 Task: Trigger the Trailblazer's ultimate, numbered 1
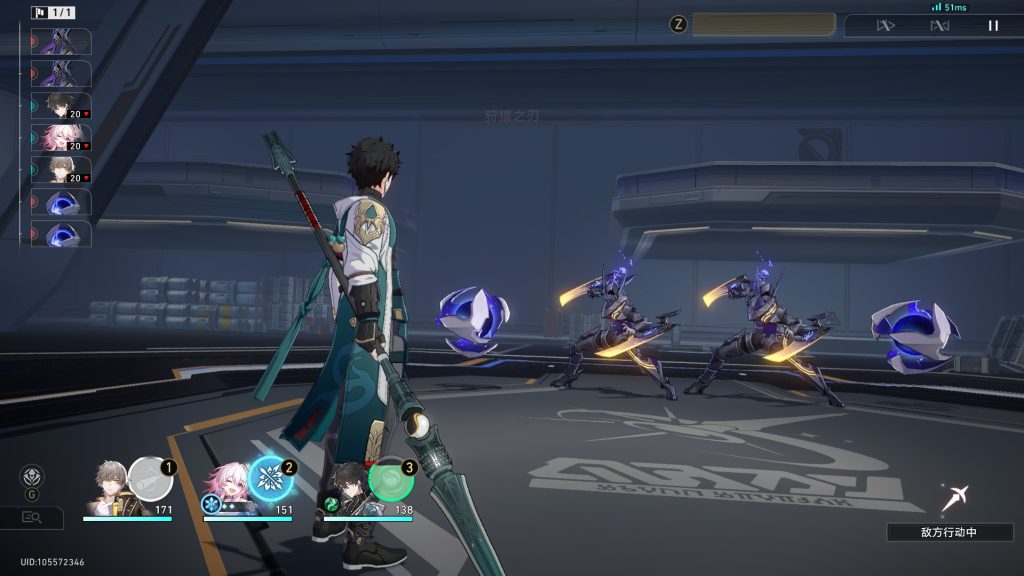pyautogui.click(x=150, y=478)
